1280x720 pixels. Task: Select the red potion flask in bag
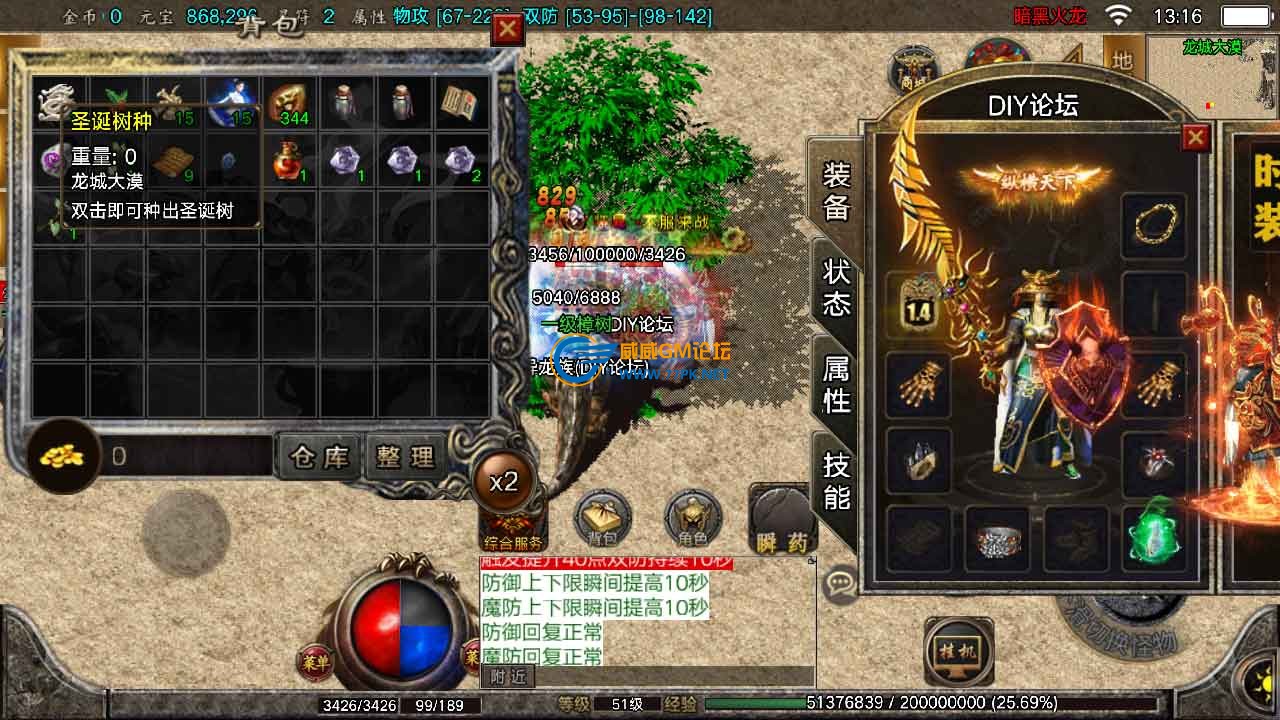coord(288,160)
